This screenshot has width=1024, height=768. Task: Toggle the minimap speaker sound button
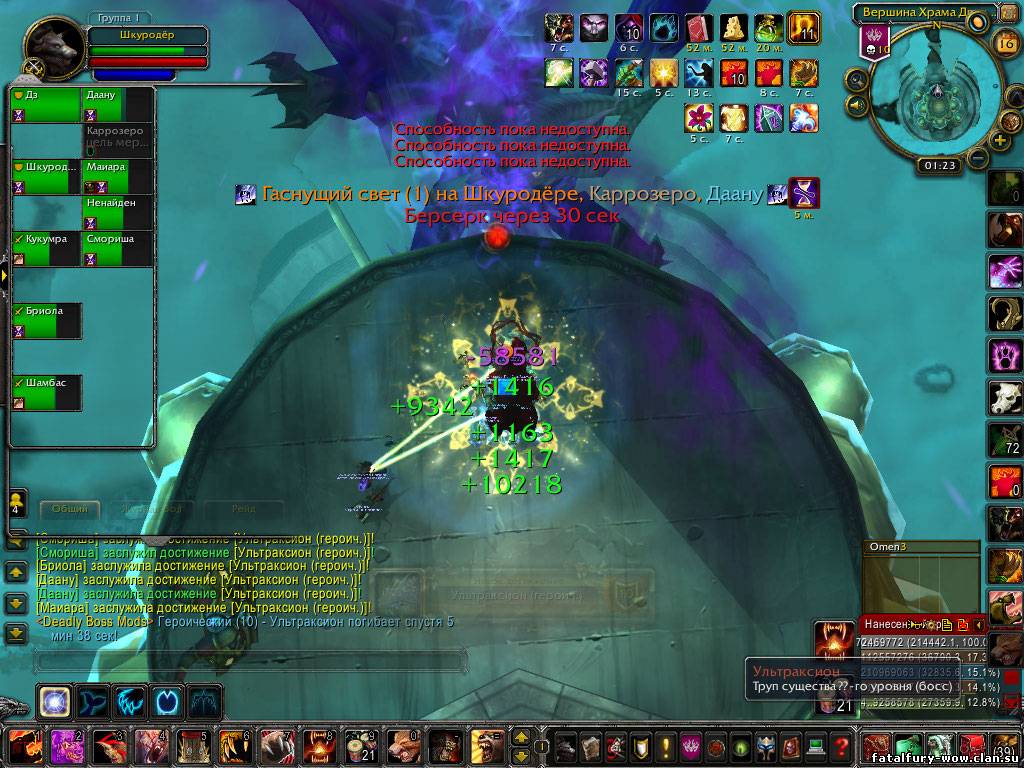(x=856, y=104)
